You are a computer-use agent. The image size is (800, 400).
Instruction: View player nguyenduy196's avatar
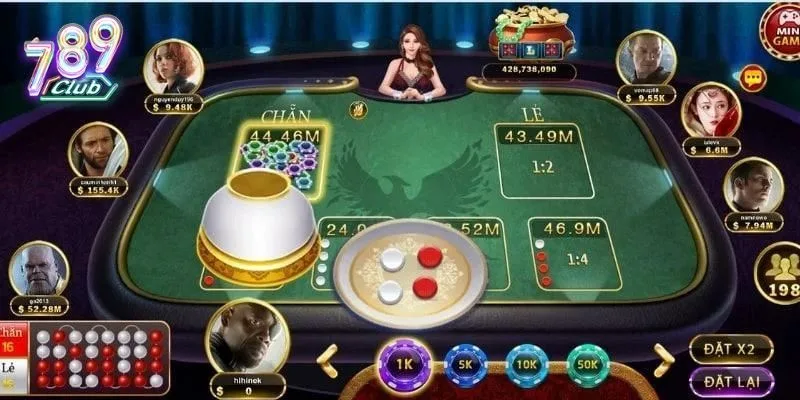tap(172, 67)
